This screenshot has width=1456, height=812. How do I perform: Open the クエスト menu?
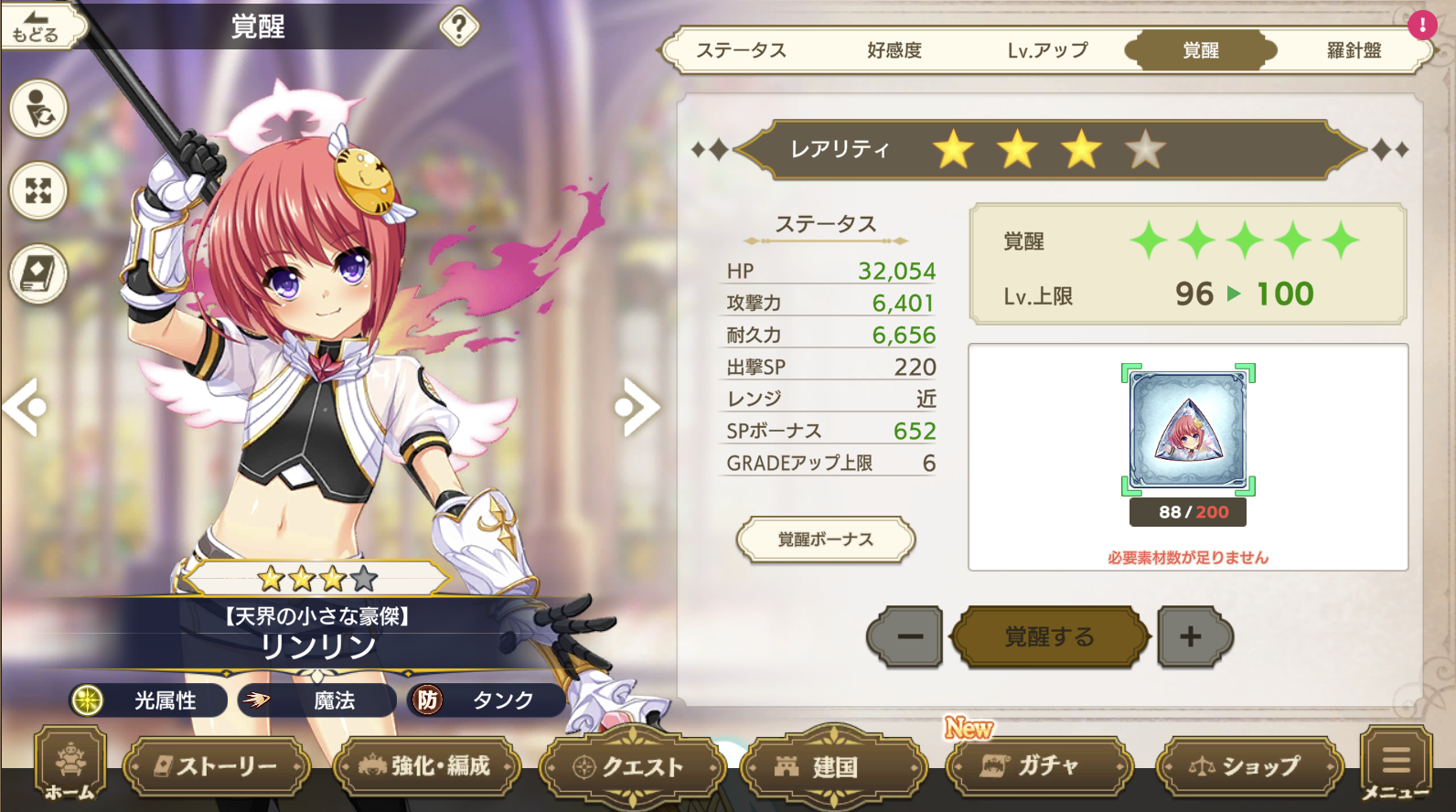[x=633, y=766]
